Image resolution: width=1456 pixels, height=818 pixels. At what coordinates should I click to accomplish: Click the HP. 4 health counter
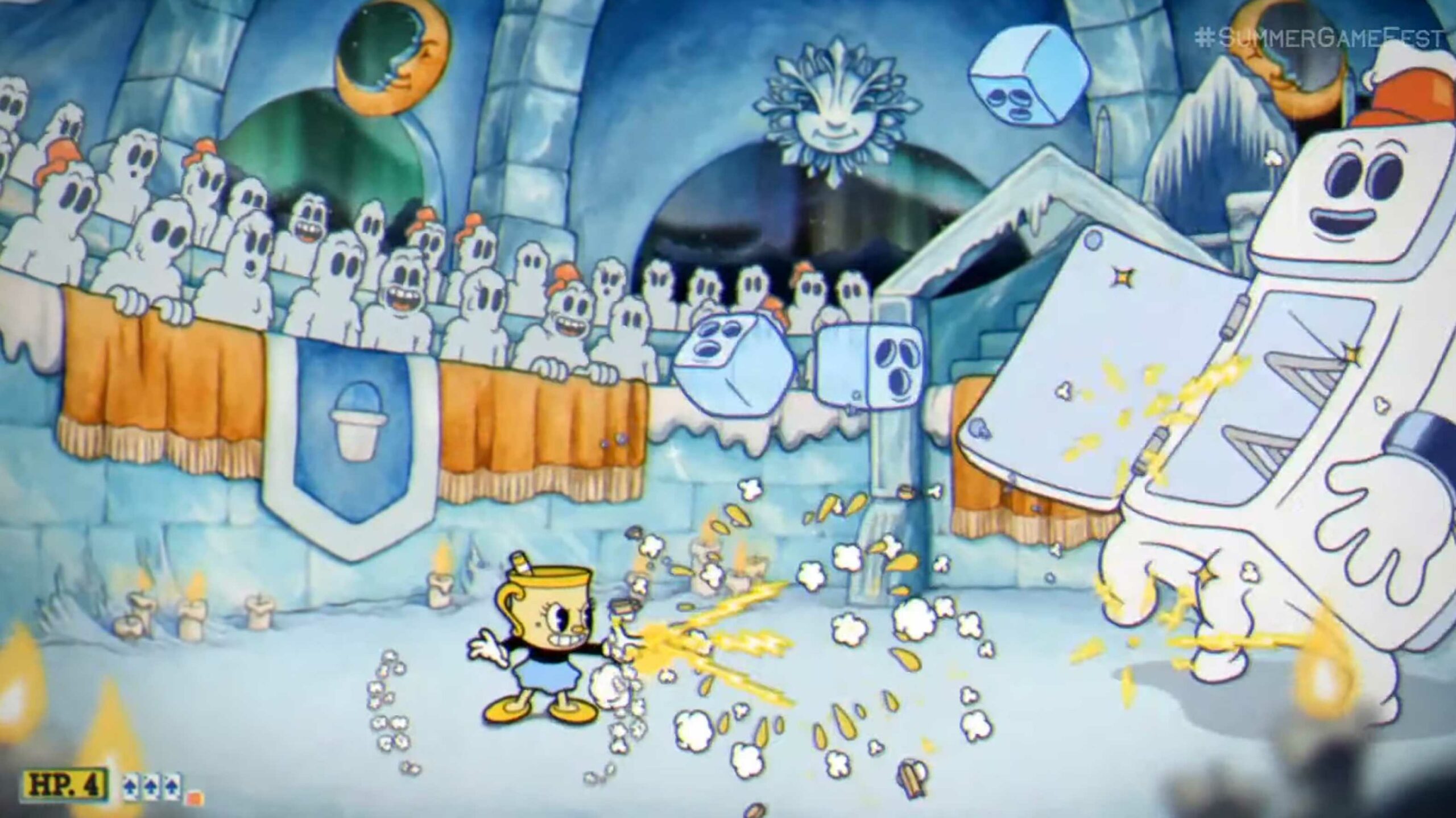(65, 784)
